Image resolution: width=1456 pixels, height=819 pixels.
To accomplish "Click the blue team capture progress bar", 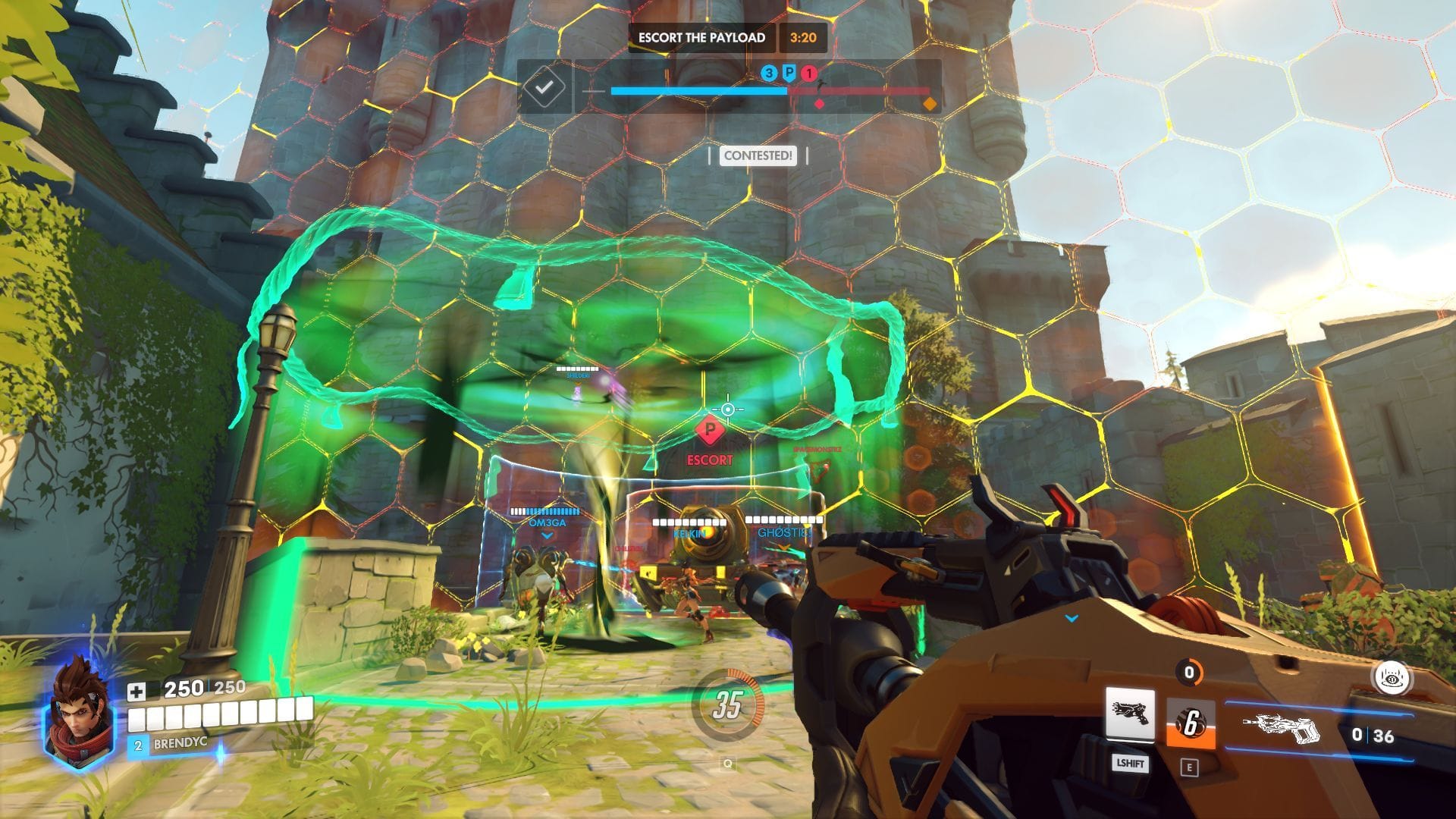I will (698, 89).
